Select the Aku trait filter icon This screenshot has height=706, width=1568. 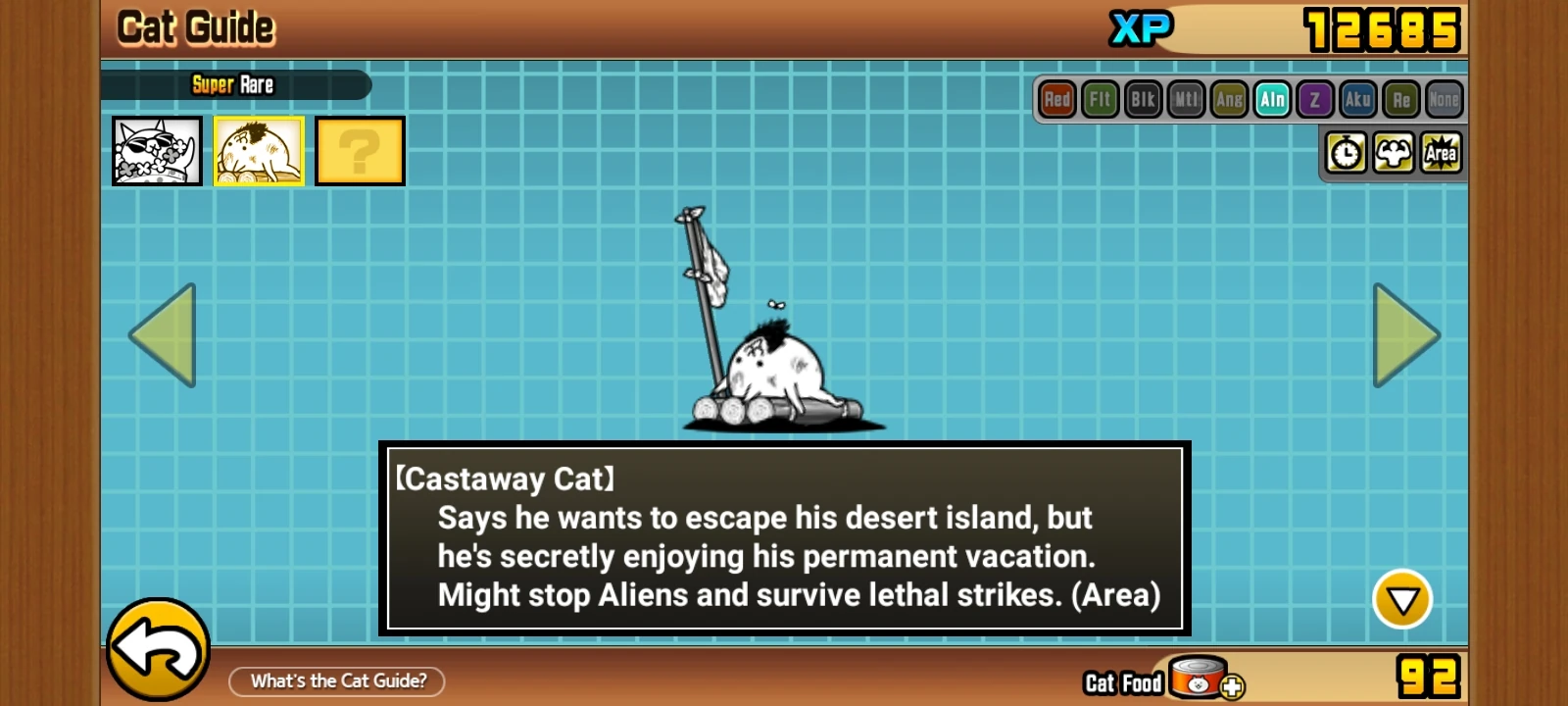pyautogui.click(x=1358, y=98)
